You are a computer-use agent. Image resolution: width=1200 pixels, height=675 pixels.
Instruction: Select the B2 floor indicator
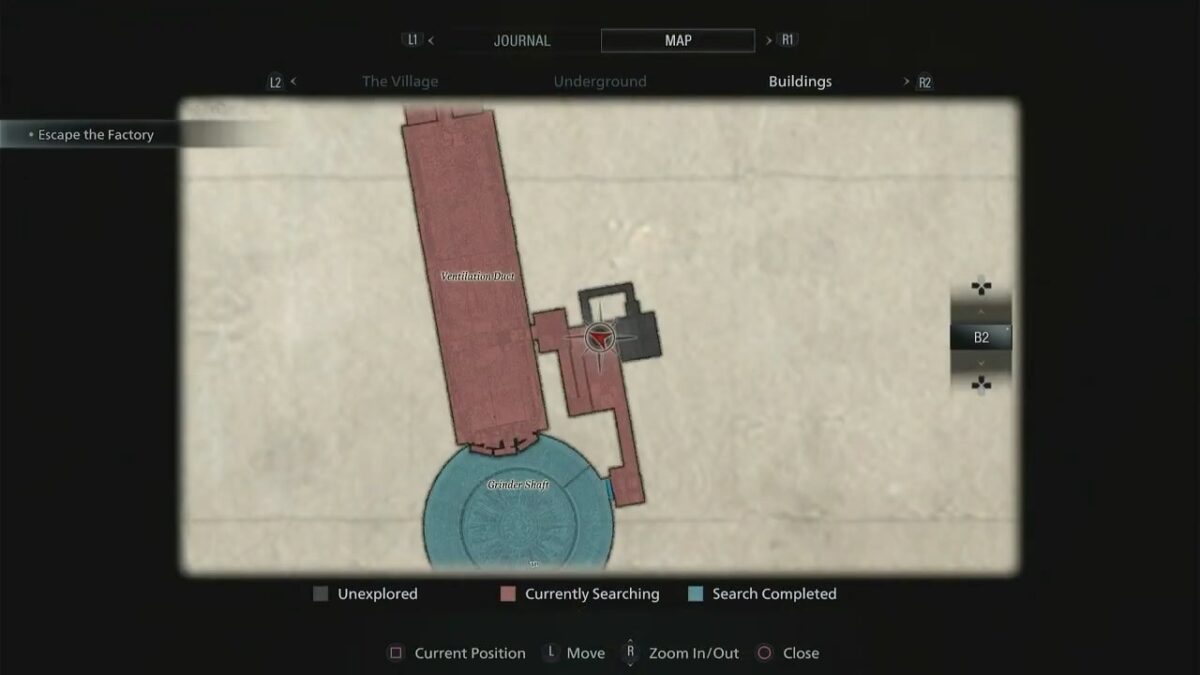(x=981, y=338)
